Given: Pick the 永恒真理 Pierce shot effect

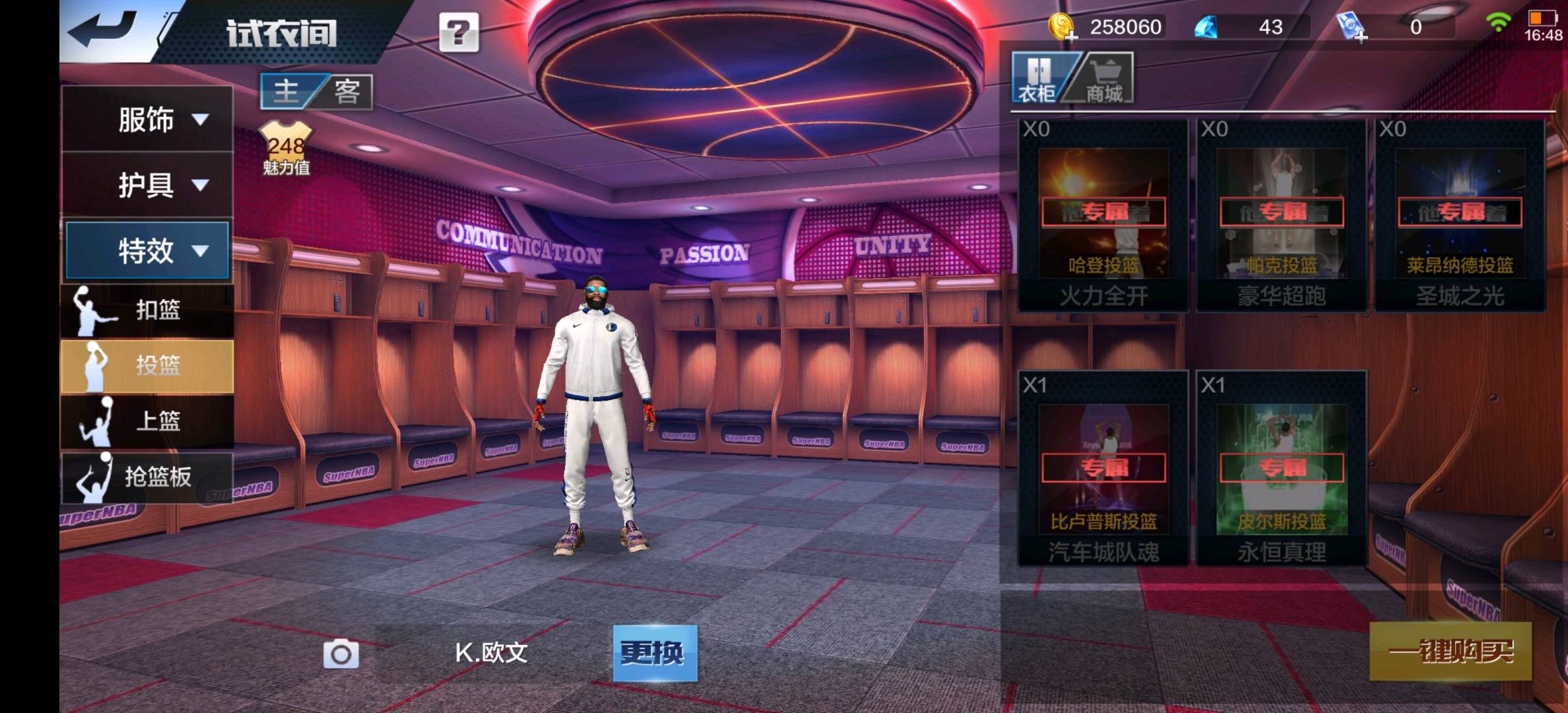Looking at the screenshot, I should [1282, 469].
